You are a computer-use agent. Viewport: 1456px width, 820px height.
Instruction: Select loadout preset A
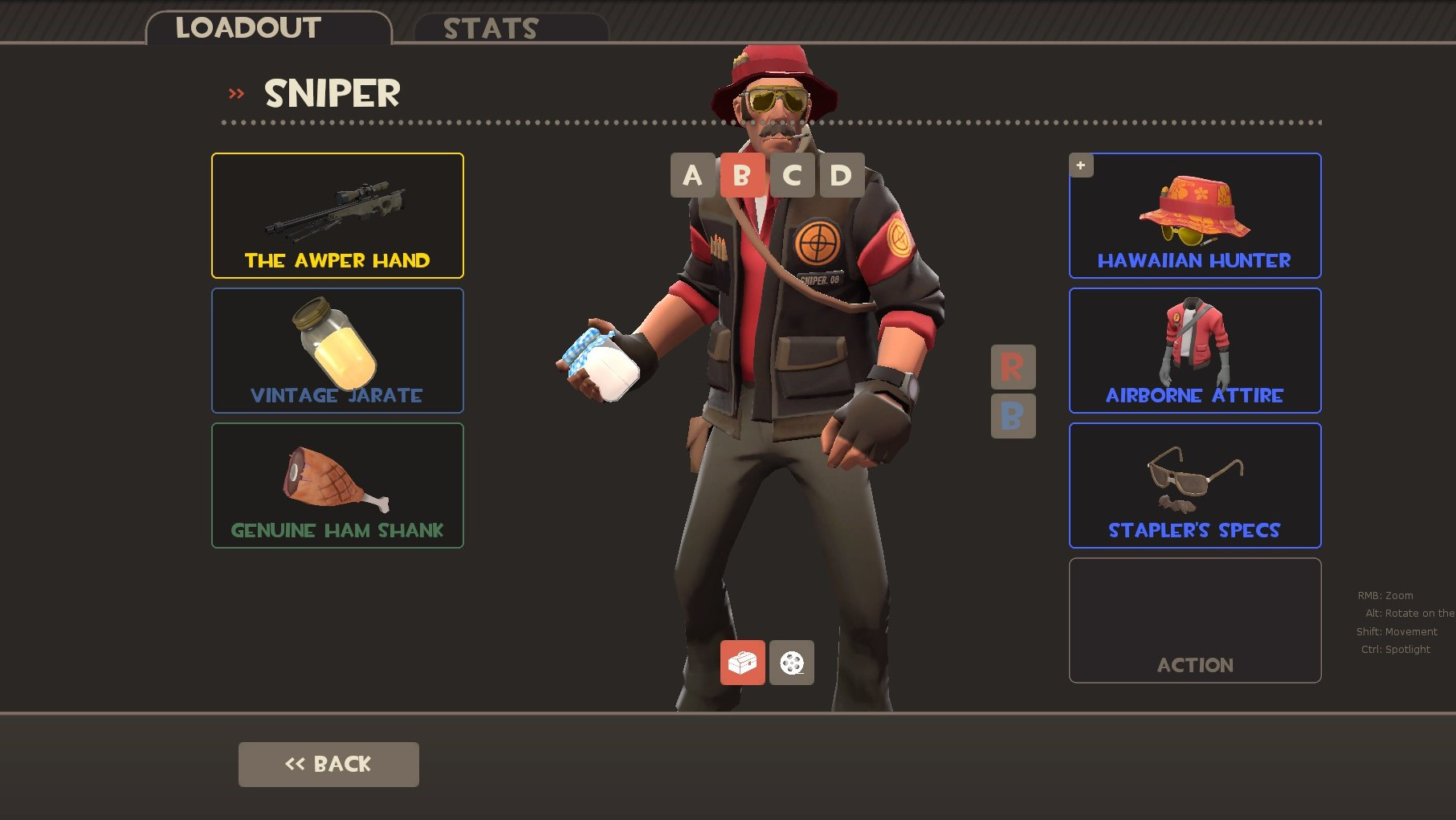[x=691, y=175]
